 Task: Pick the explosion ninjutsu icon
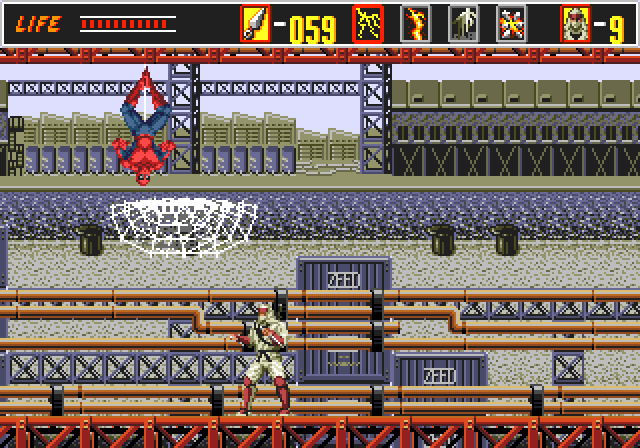pyautogui.click(x=511, y=23)
